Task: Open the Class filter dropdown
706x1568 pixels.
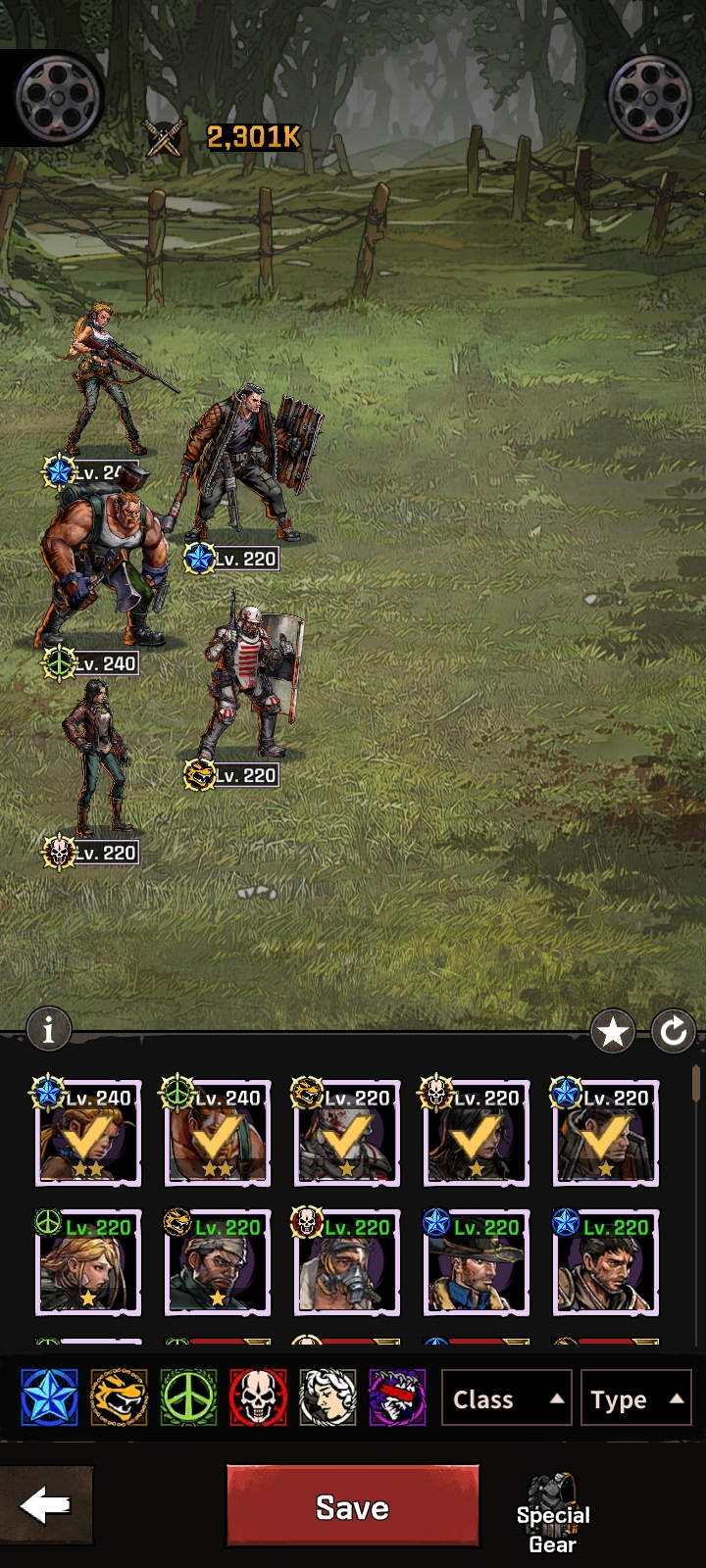Action: point(506,1398)
